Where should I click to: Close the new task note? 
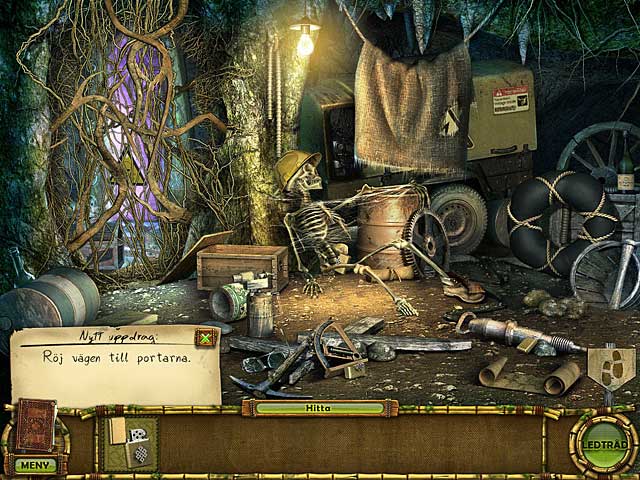[205, 338]
